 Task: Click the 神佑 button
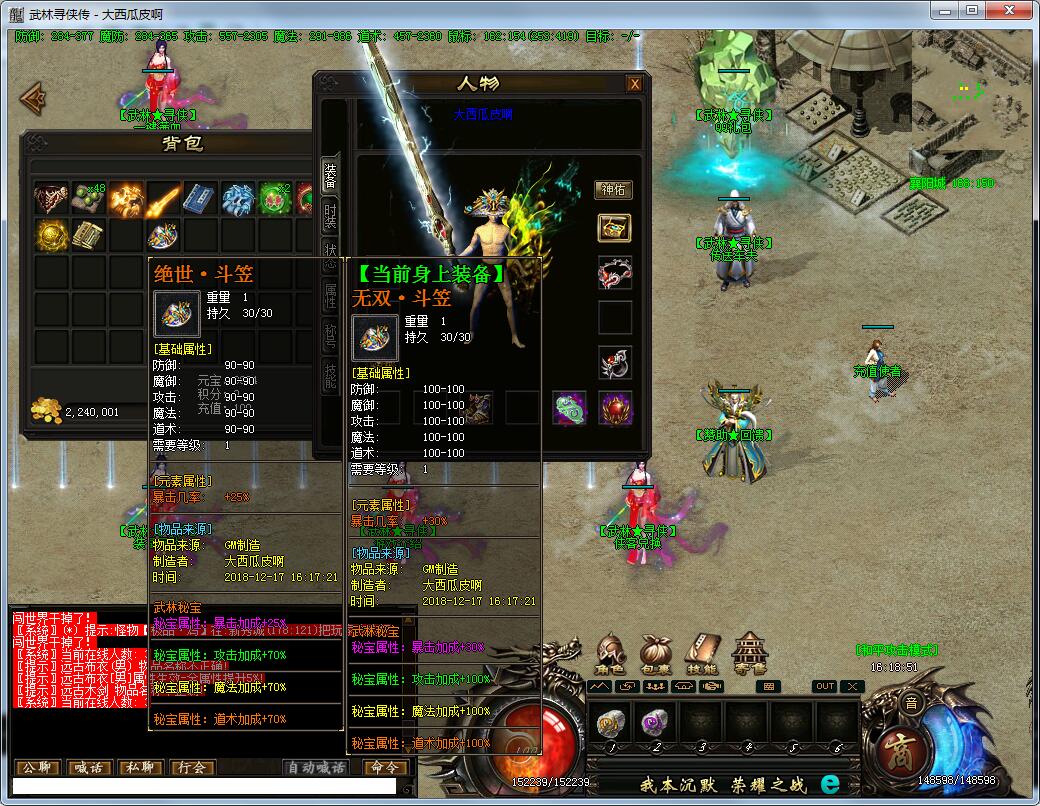tap(613, 189)
